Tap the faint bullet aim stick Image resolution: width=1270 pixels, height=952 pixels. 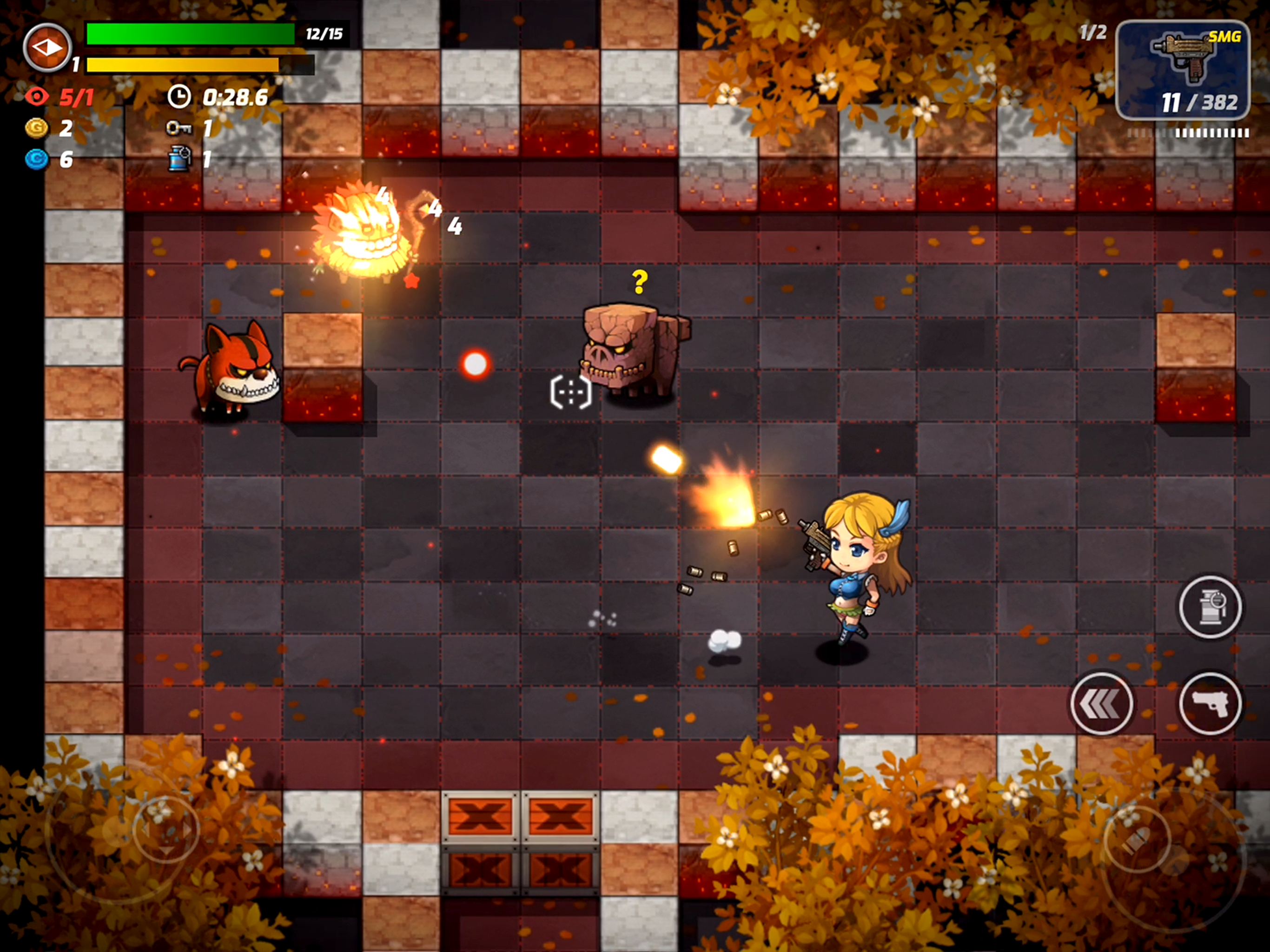1137,840
